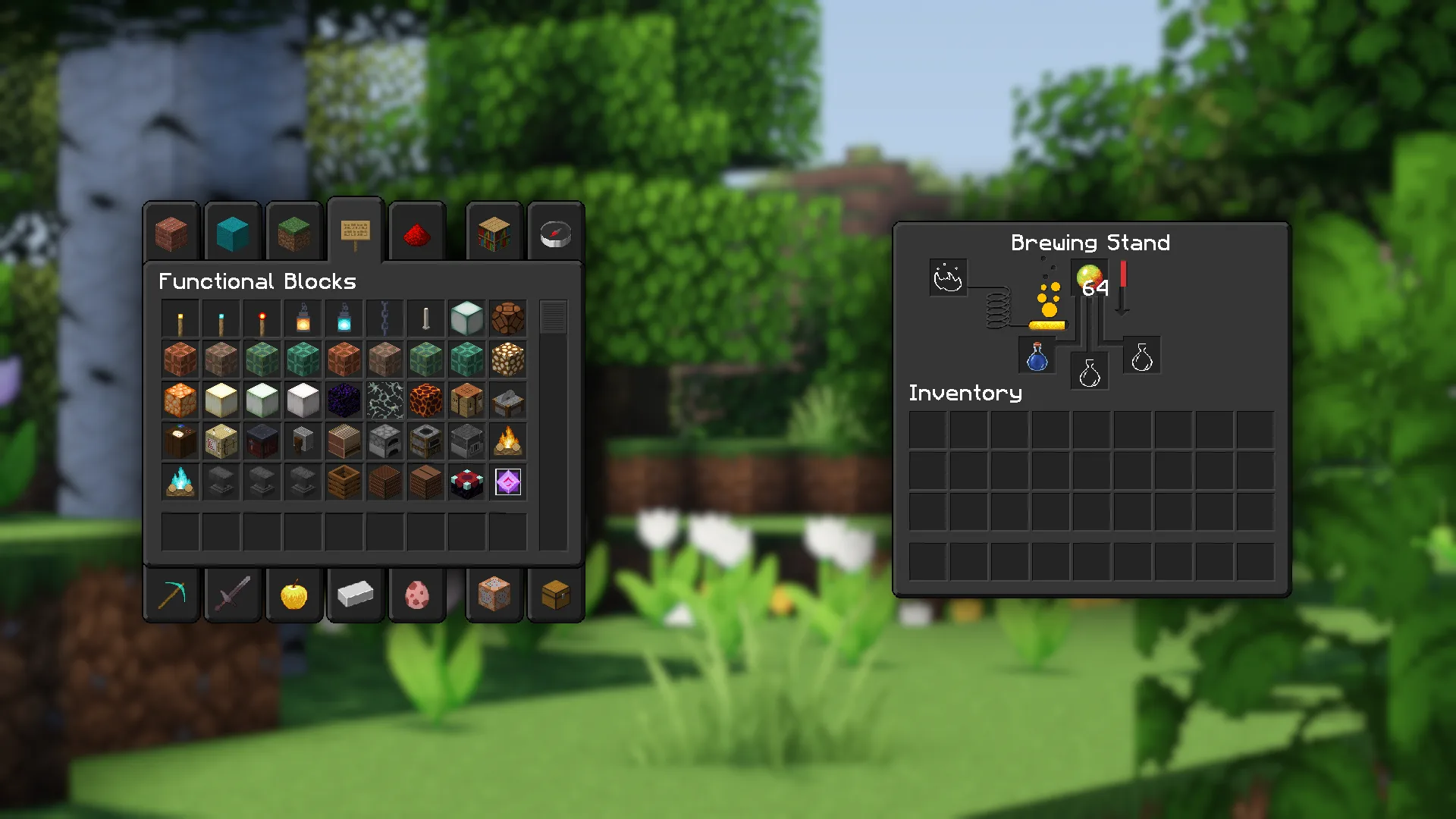Open the Food and Drinks tab
Image resolution: width=1456 pixels, height=819 pixels.
point(294,595)
